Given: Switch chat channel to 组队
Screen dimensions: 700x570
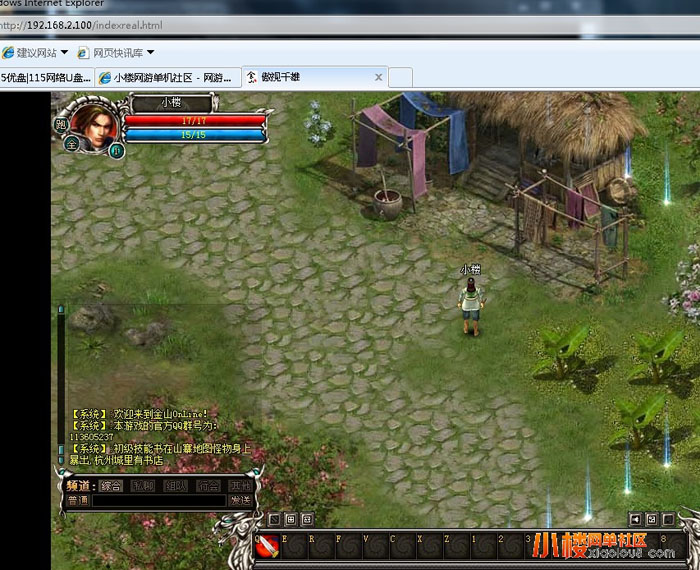Looking at the screenshot, I should (x=176, y=485).
